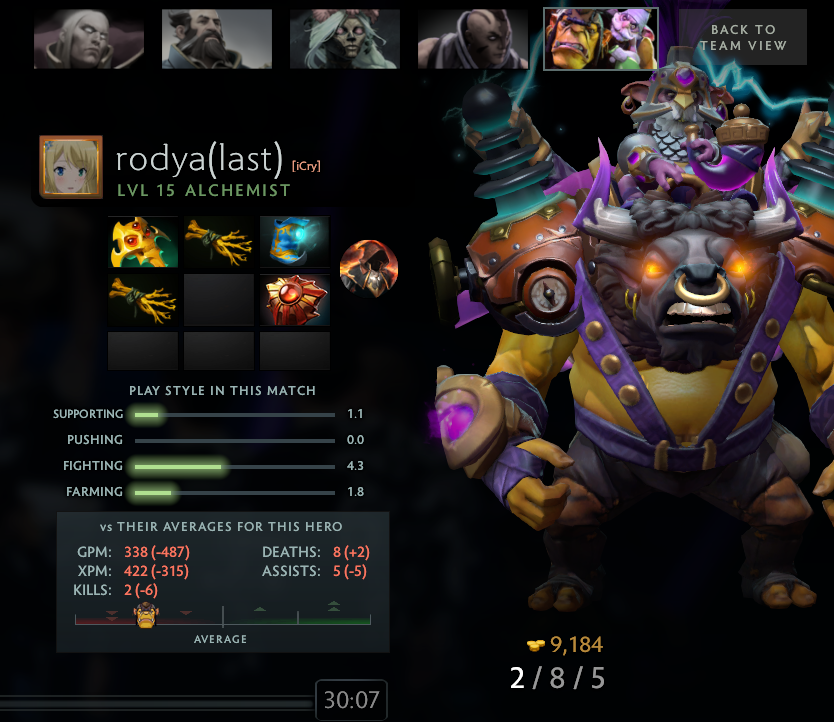Viewport: 834px width, 722px height.
Task: Select the Arcane Boots item slot
Action: click(295, 242)
